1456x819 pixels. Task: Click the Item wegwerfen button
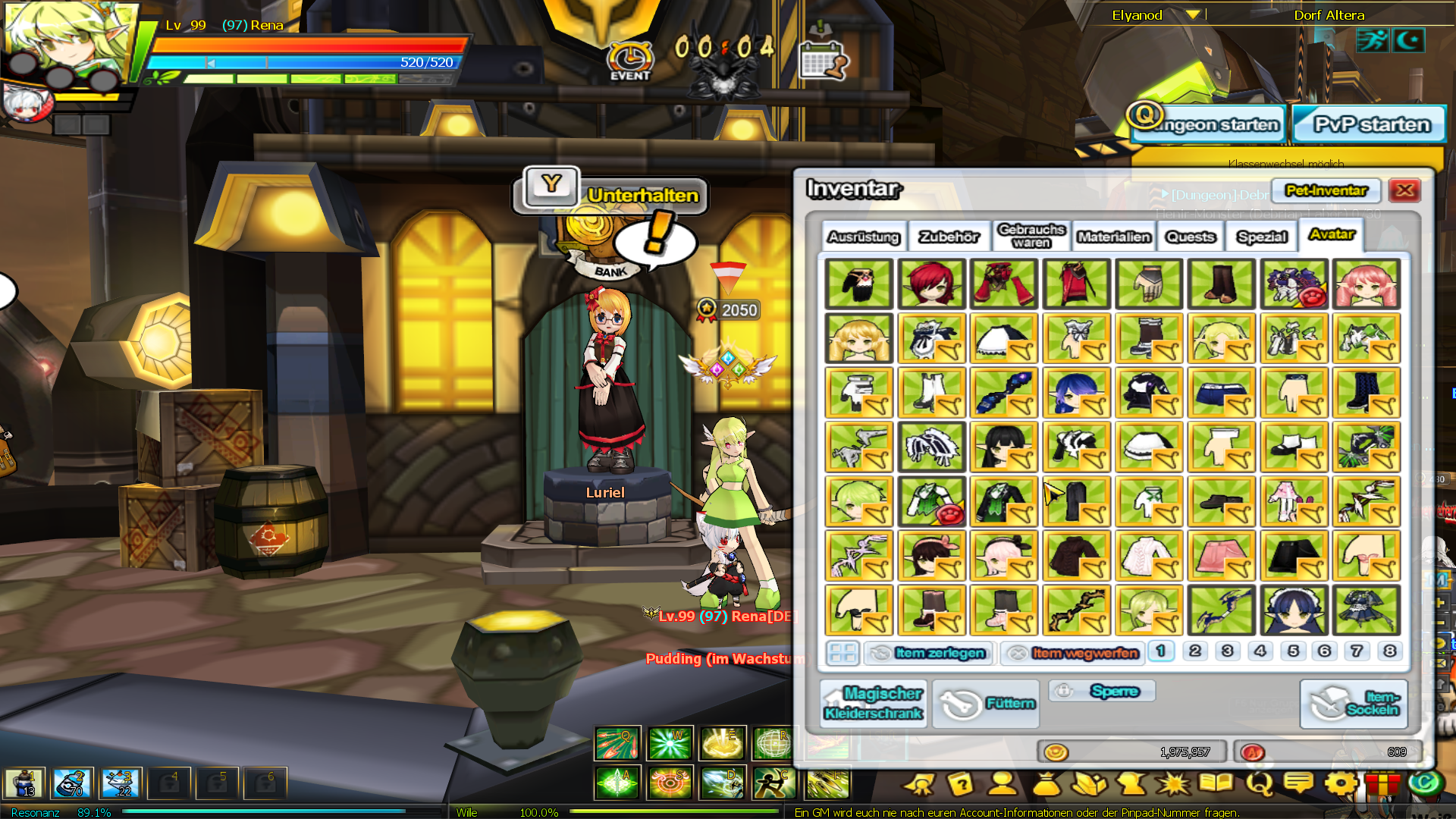tap(1073, 653)
